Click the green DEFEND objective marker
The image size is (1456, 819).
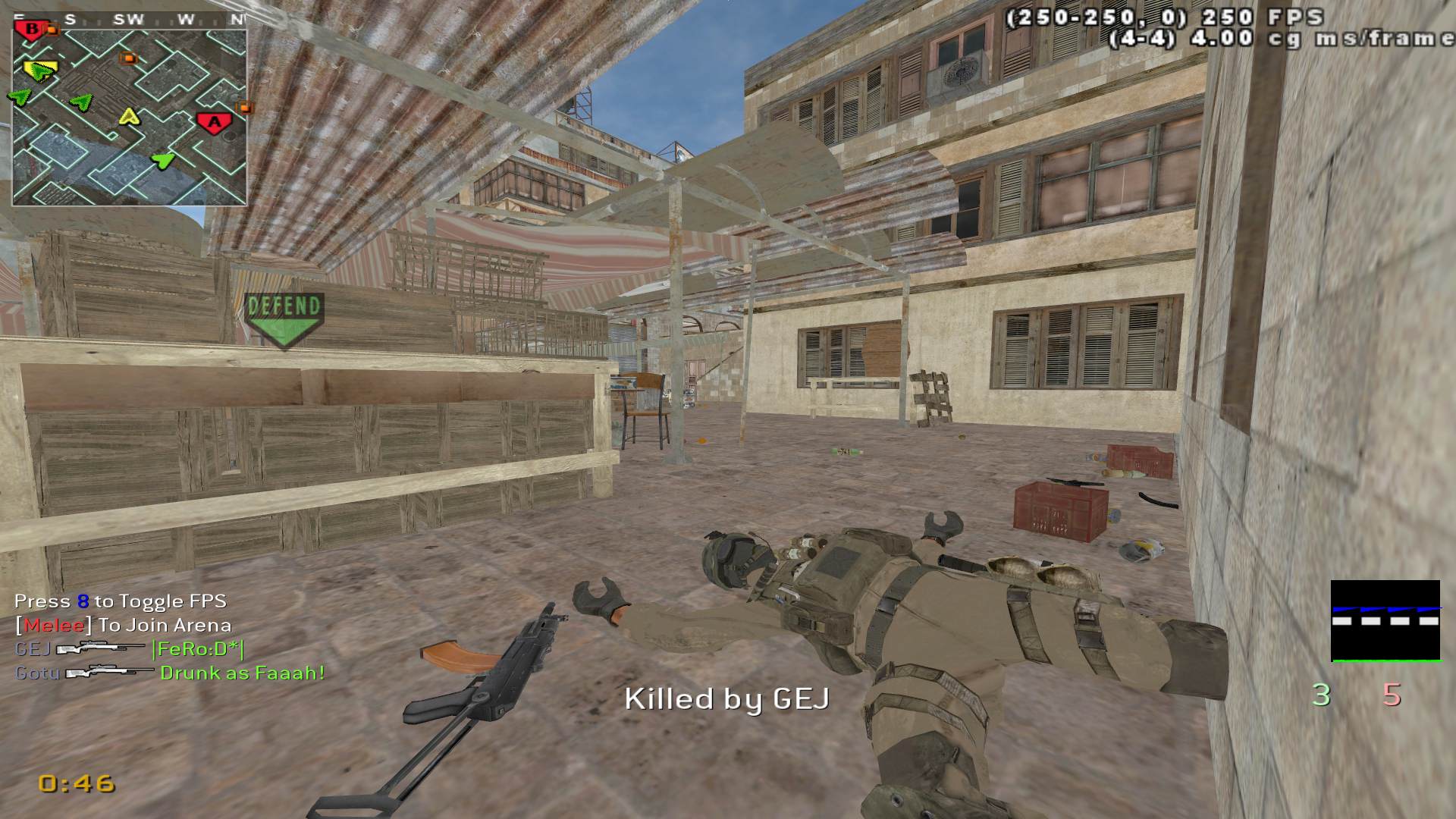point(284,319)
